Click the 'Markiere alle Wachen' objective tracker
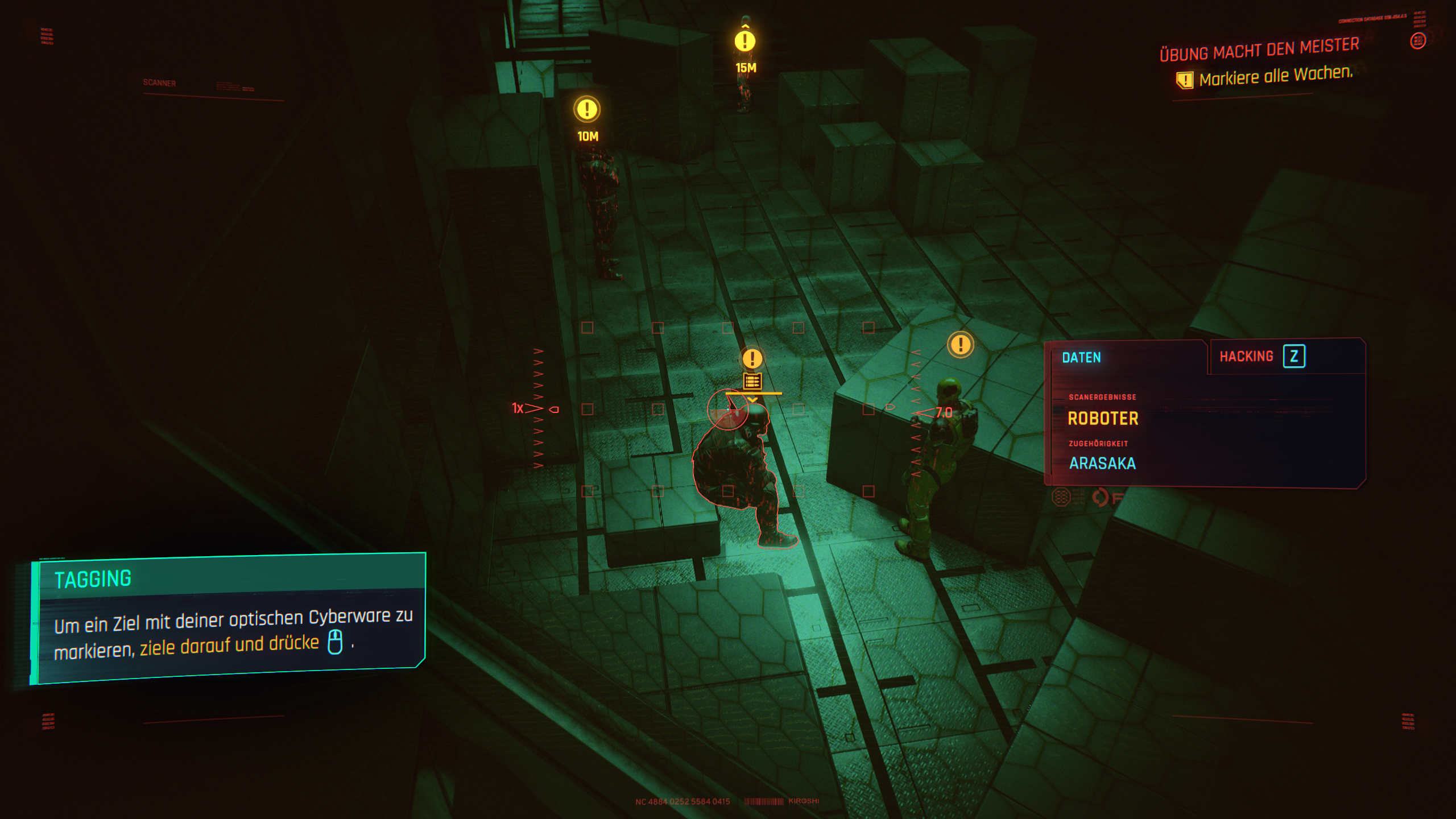This screenshot has width=1456, height=819. (x=1275, y=76)
